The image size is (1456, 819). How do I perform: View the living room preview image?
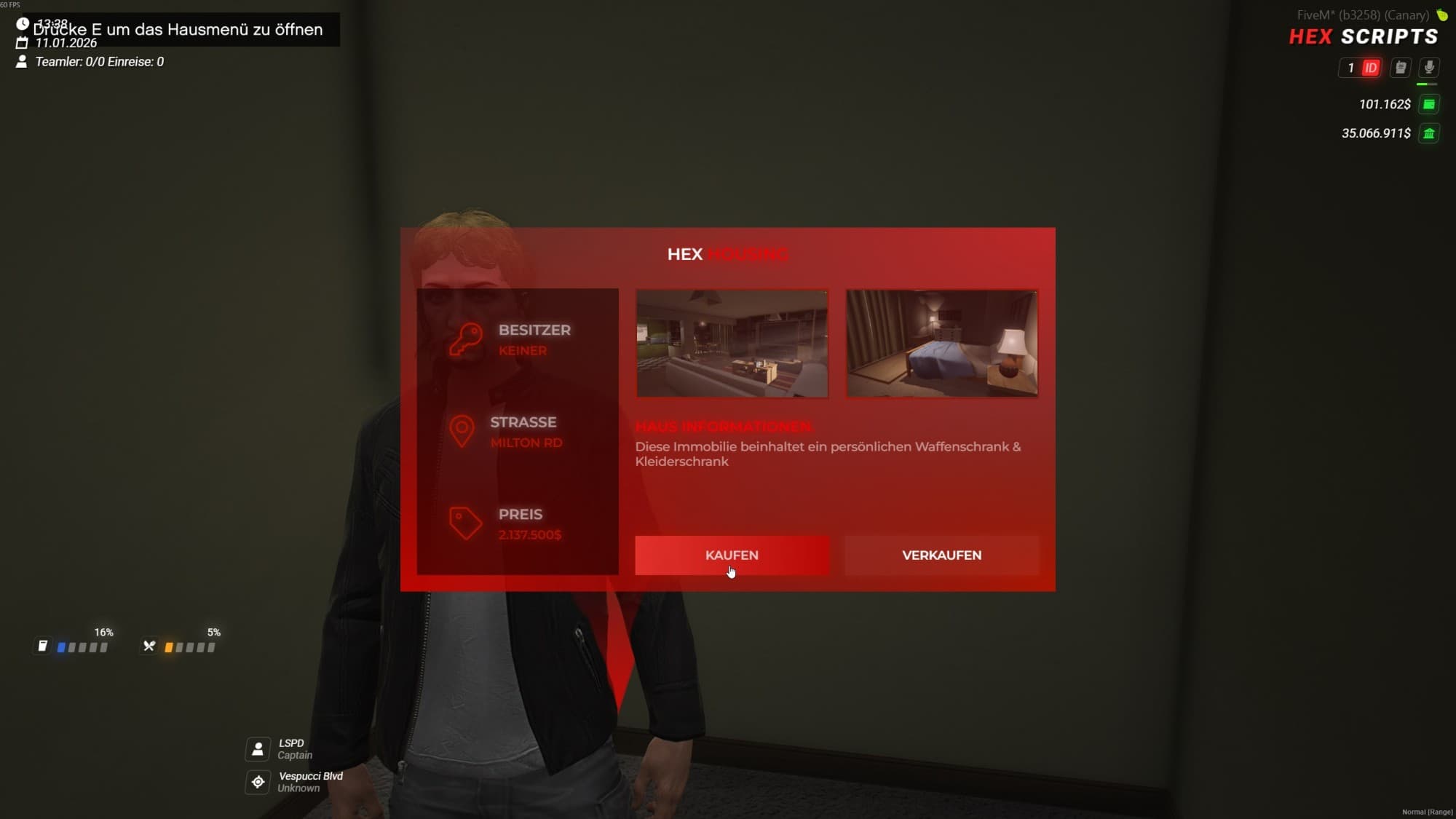732,344
